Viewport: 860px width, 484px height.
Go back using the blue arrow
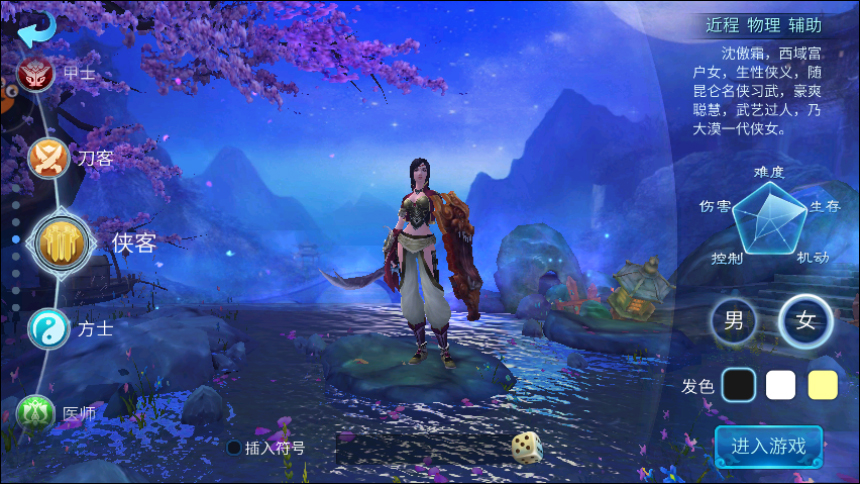(x=37, y=28)
